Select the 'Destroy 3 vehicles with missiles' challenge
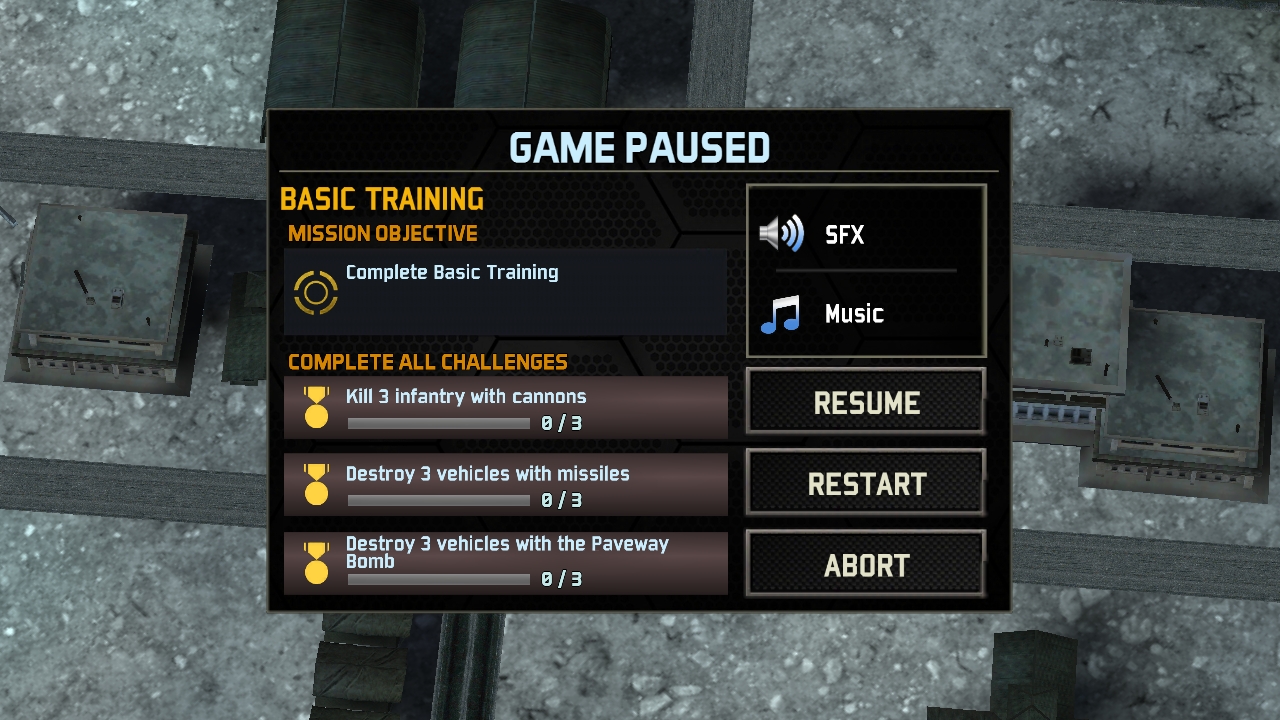The width and height of the screenshot is (1280, 720). (x=505, y=485)
